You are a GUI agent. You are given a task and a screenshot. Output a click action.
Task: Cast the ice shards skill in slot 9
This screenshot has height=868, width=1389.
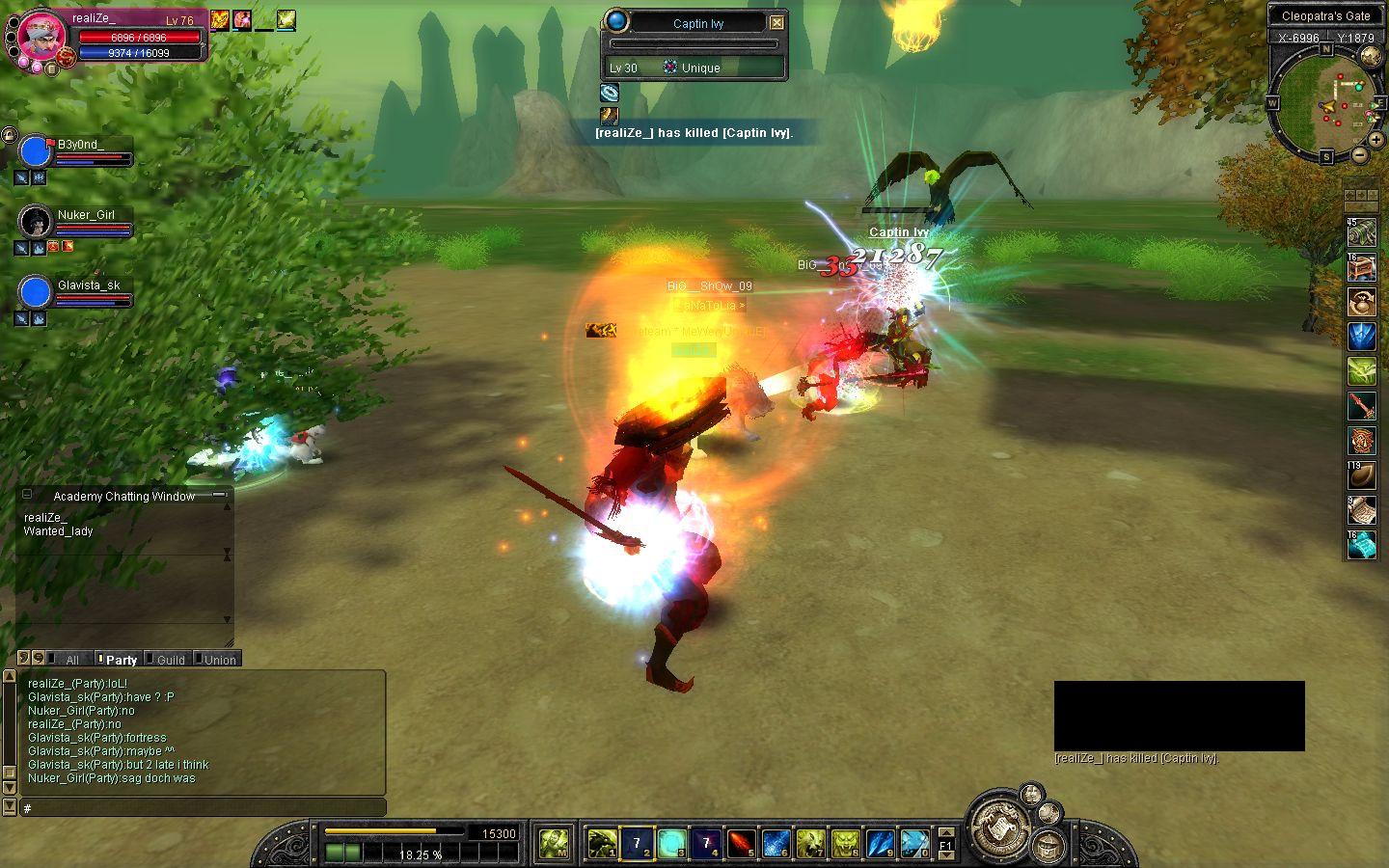point(880,844)
